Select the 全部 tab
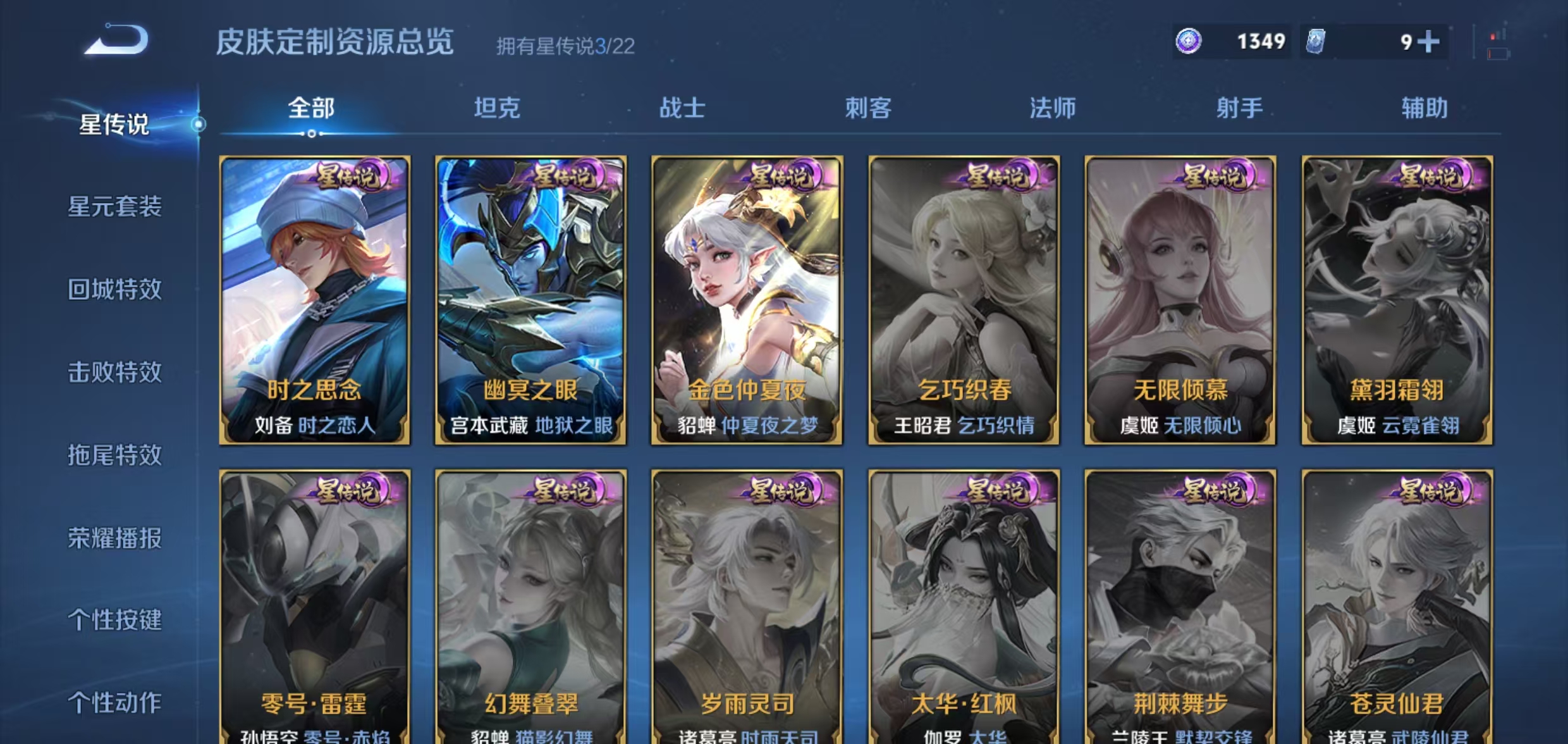The height and width of the screenshot is (744, 1568). click(x=312, y=109)
